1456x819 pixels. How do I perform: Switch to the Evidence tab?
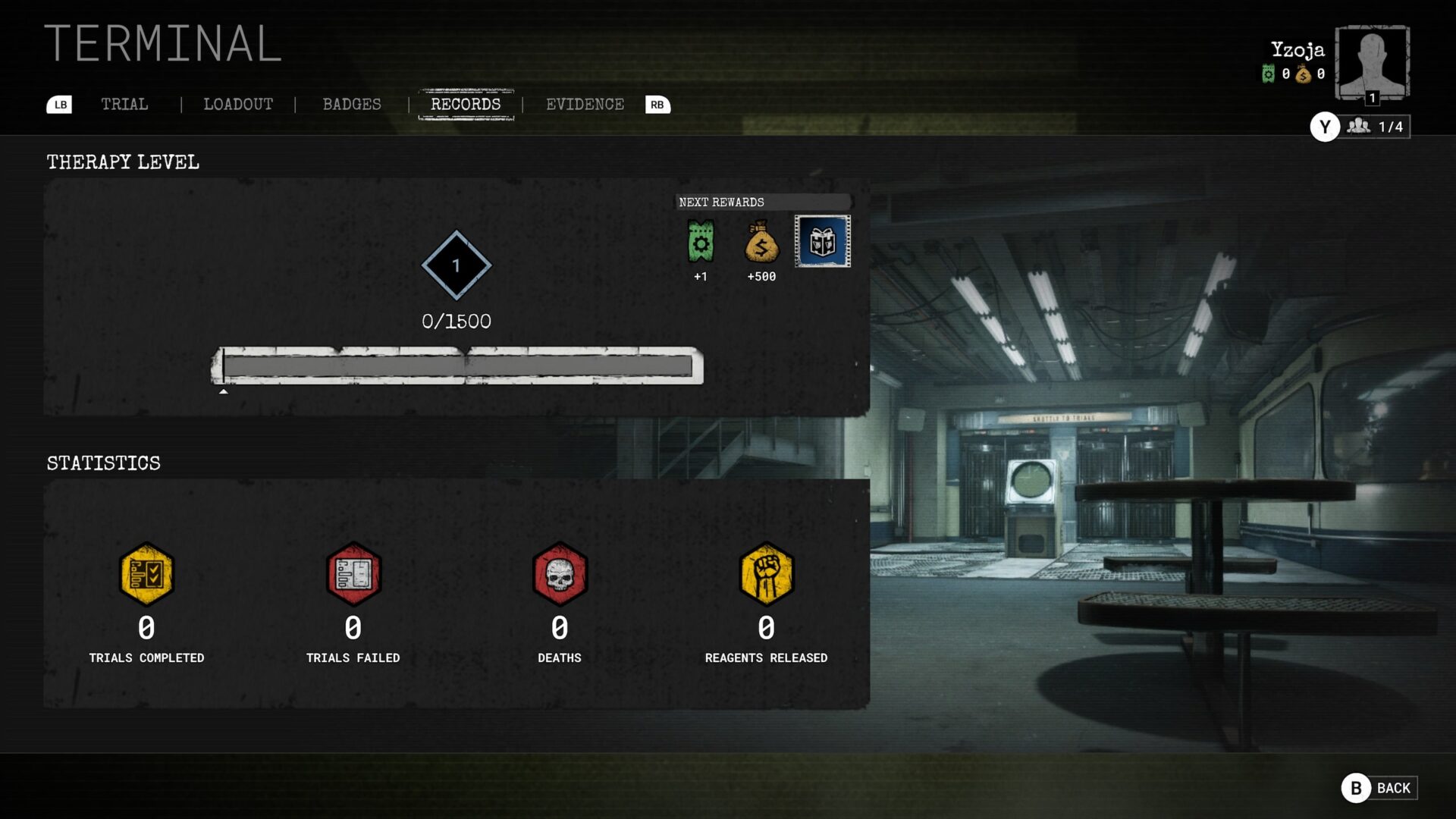click(x=585, y=105)
